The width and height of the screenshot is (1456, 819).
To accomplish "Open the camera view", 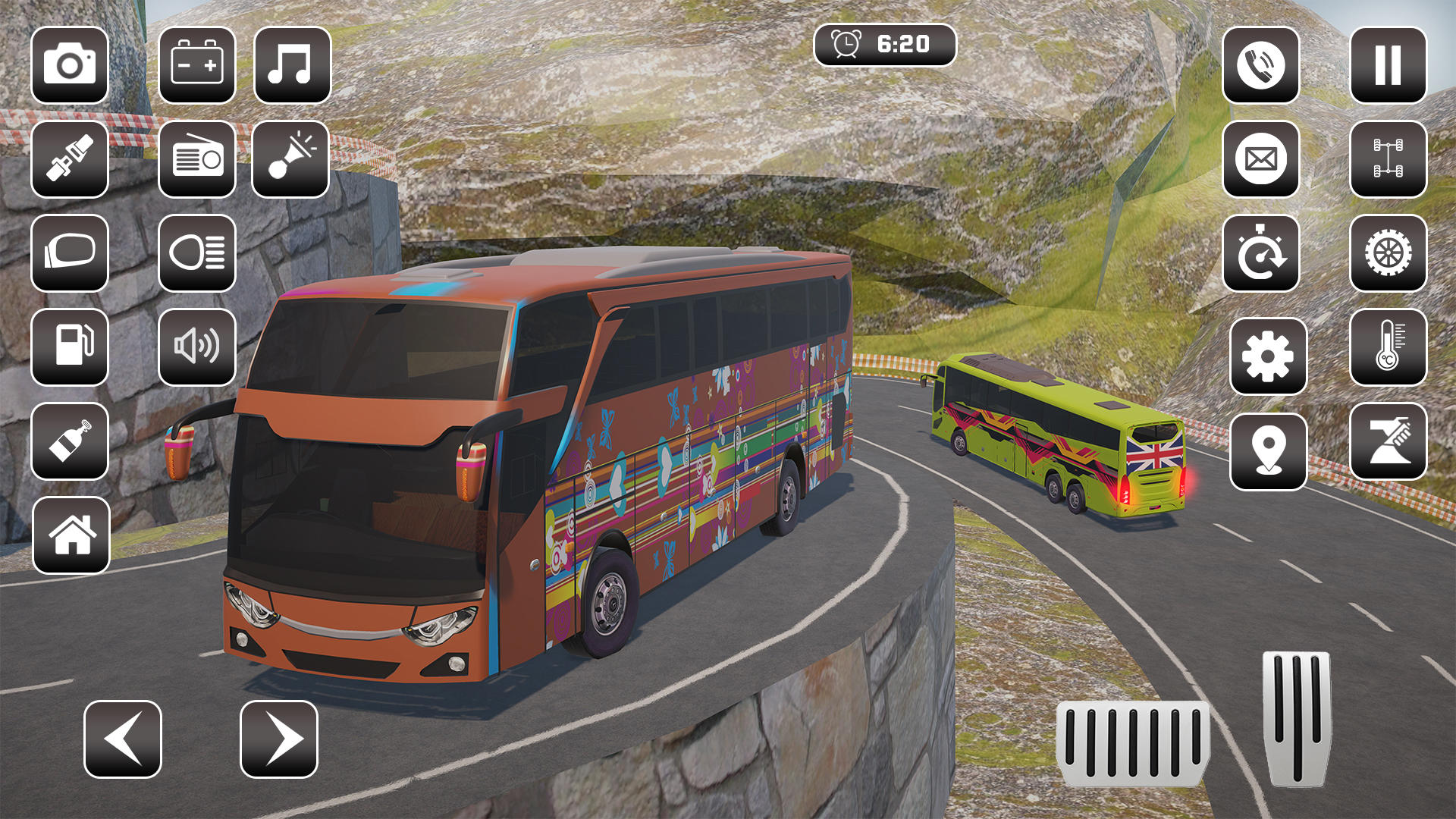I will pos(70,66).
